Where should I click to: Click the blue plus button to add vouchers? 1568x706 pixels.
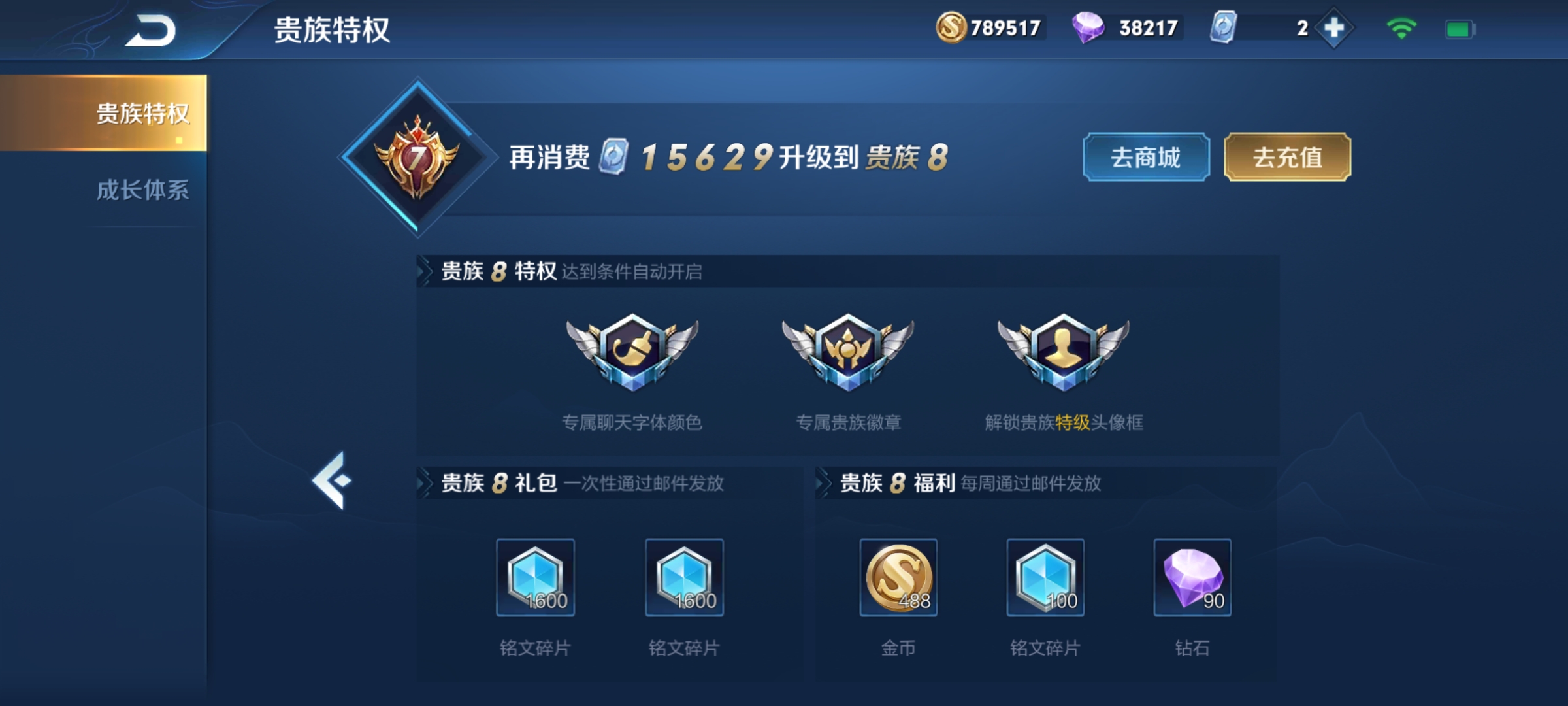tap(1333, 28)
